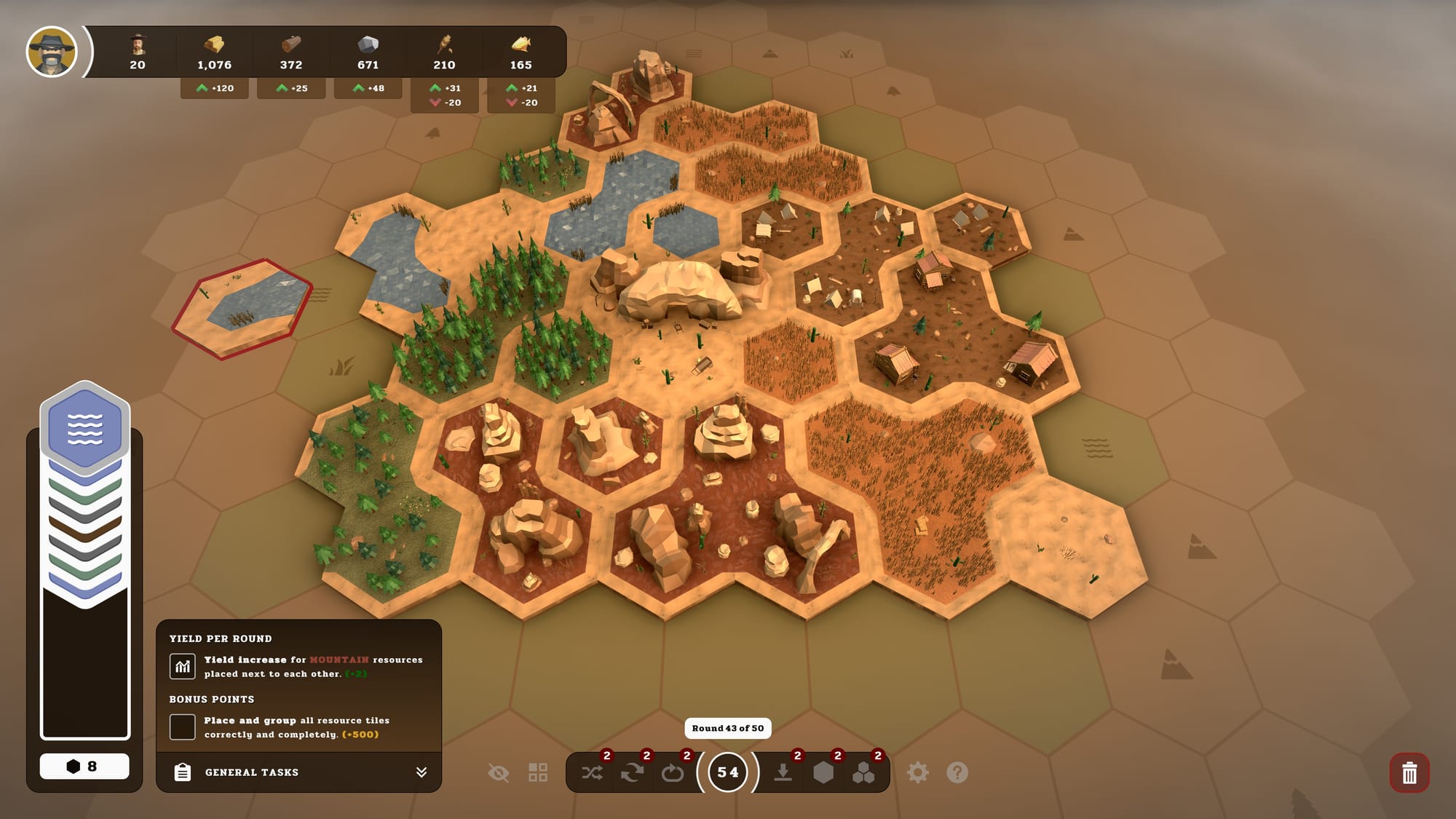
Task: Use the single circular arrow redo action
Action: pyautogui.click(x=672, y=772)
